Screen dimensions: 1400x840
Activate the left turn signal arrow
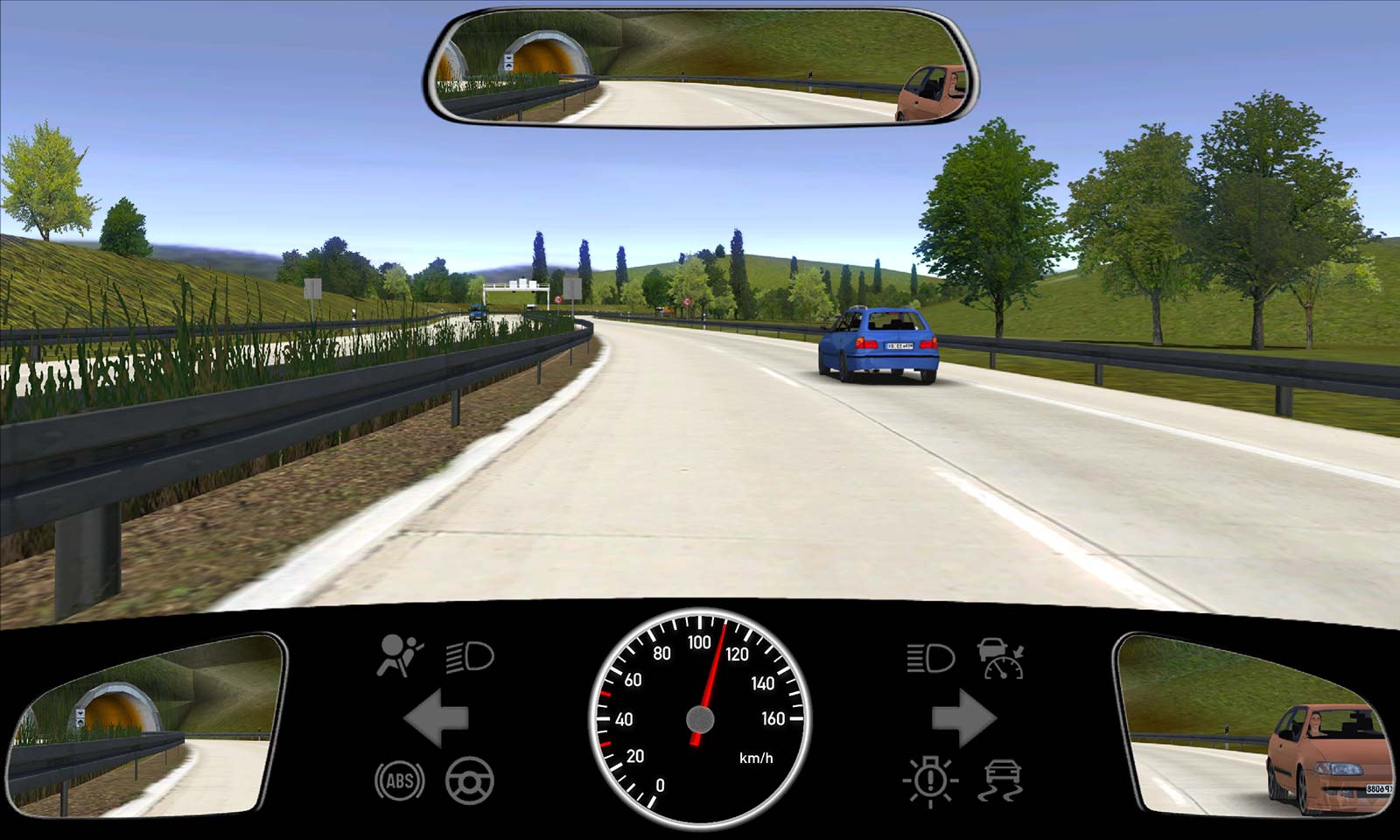tap(436, 718)
